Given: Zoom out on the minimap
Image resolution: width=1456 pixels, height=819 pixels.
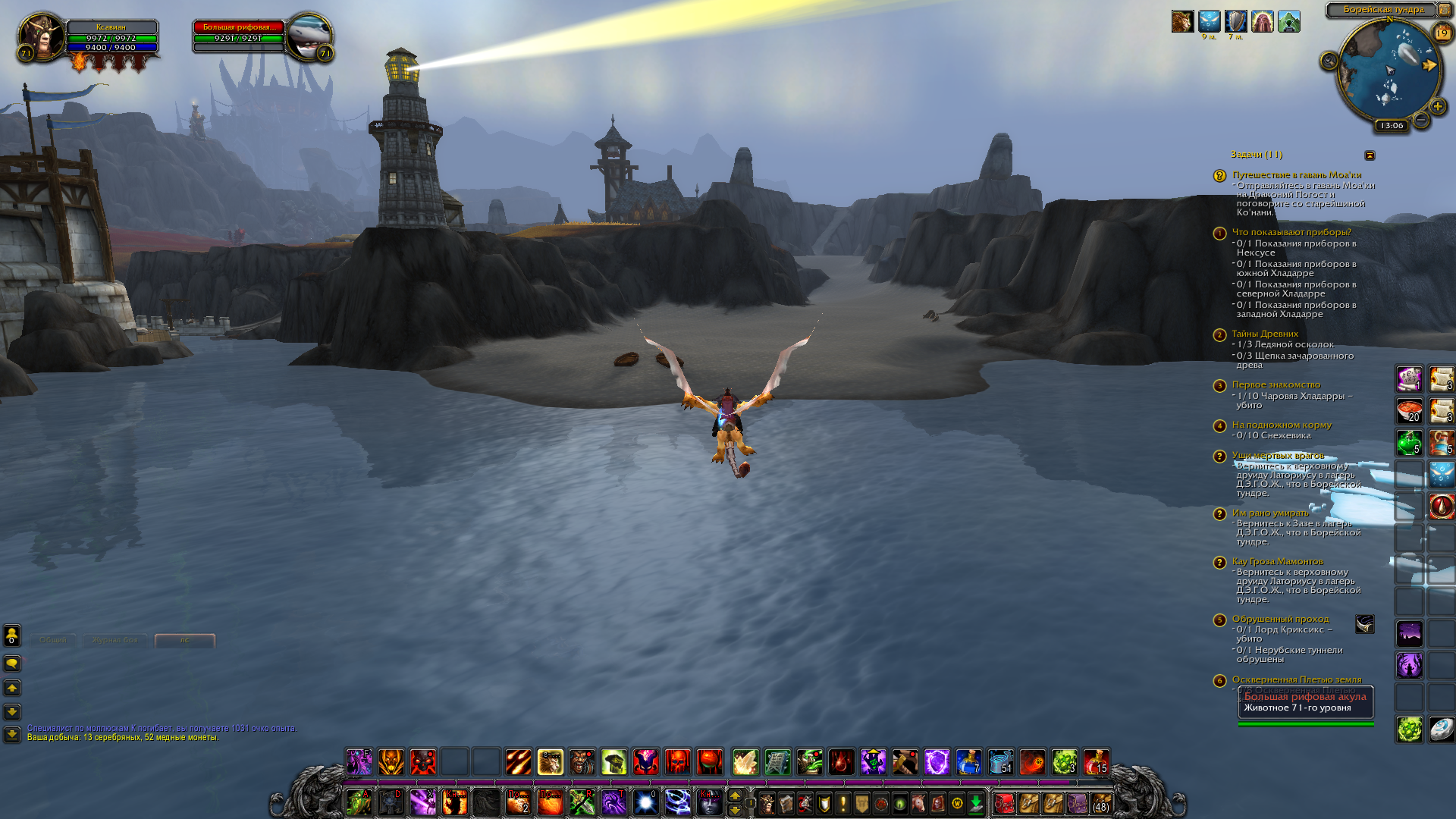Looking at the screenshot, I should point(1421,121).
